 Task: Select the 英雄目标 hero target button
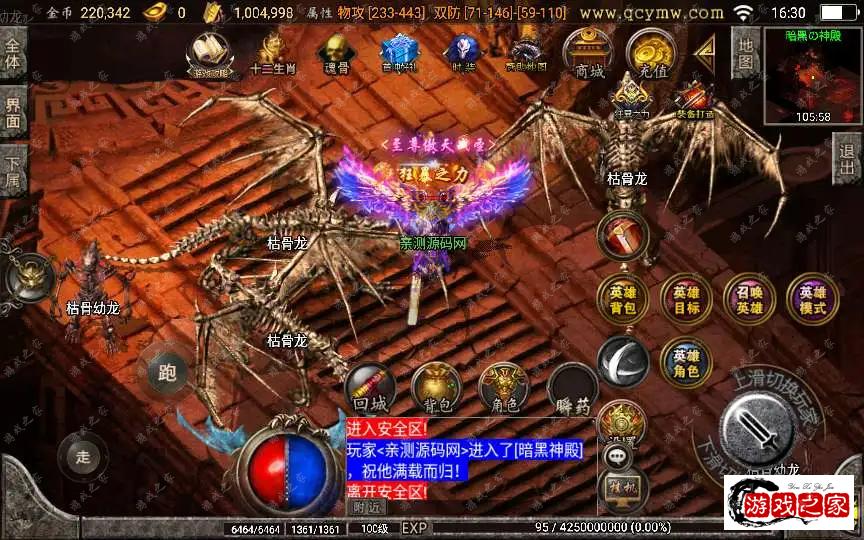(686, 299)
